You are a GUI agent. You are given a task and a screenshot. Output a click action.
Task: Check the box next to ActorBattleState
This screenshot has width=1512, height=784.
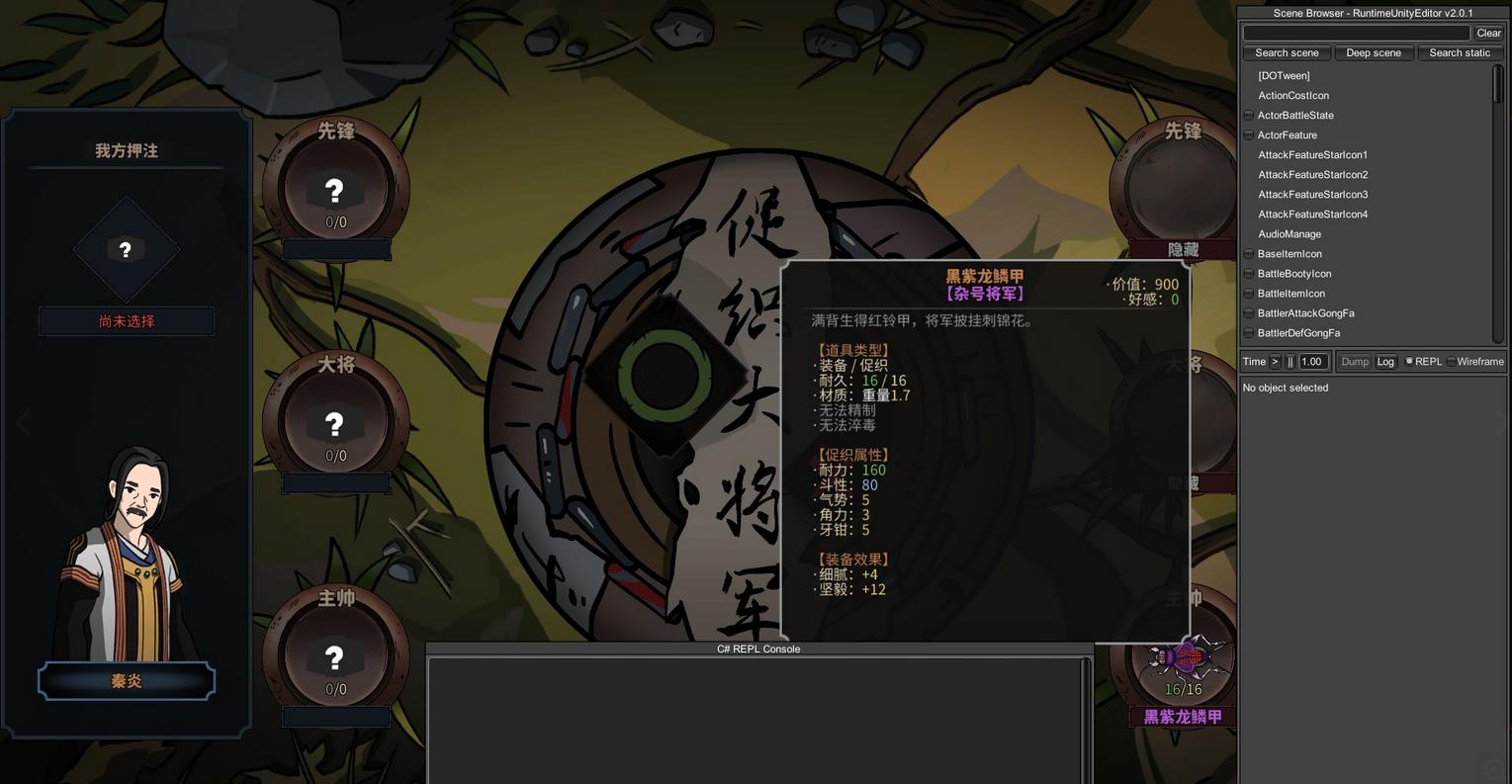tap(1248, 115)
